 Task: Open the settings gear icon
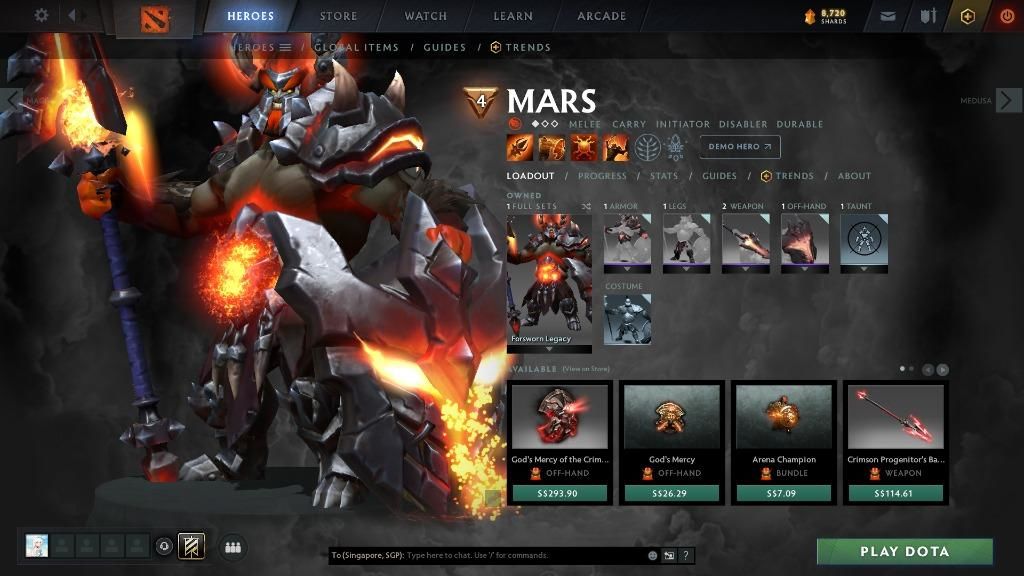pos(42,16)
